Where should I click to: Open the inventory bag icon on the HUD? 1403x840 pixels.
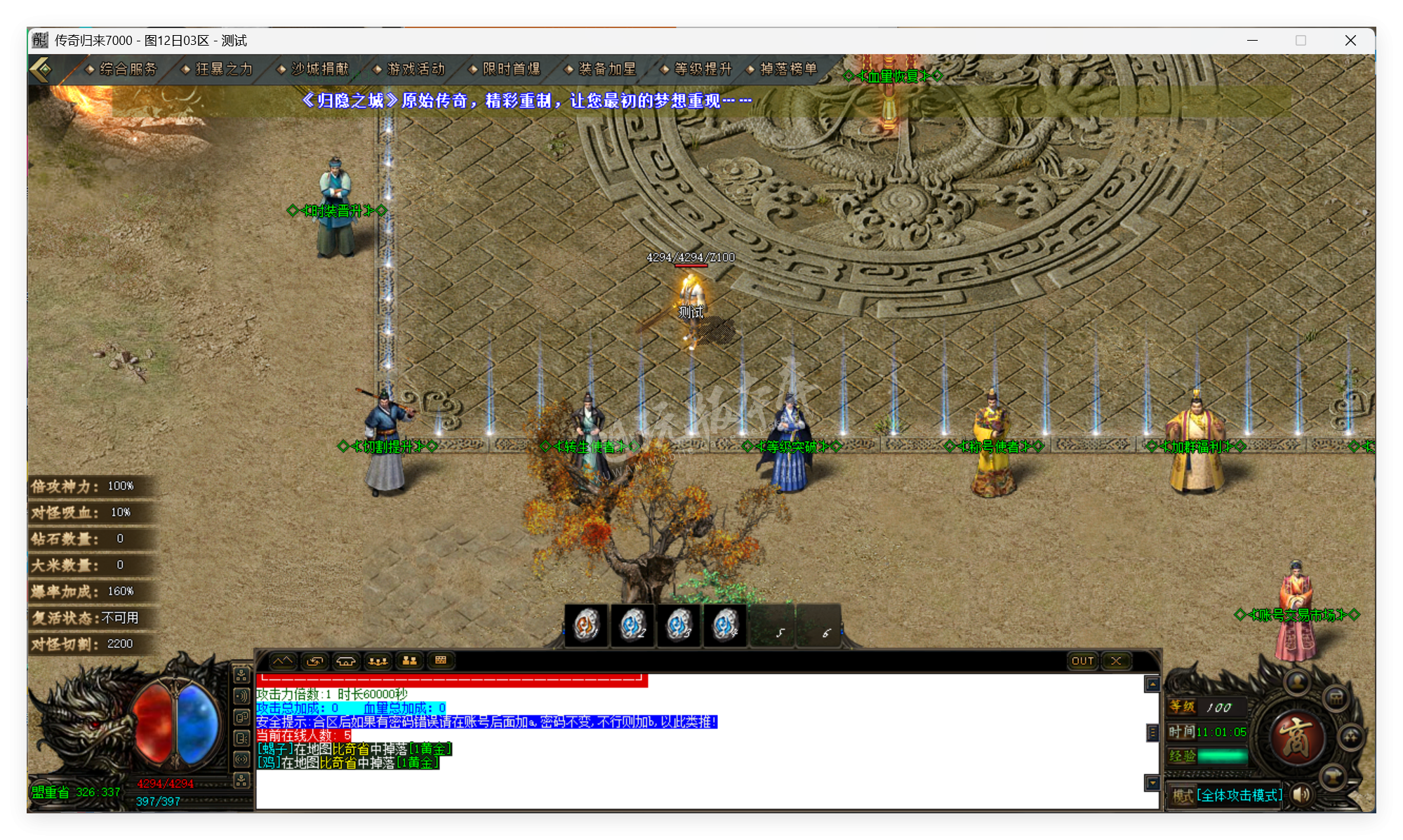(x=1336, y=699)
